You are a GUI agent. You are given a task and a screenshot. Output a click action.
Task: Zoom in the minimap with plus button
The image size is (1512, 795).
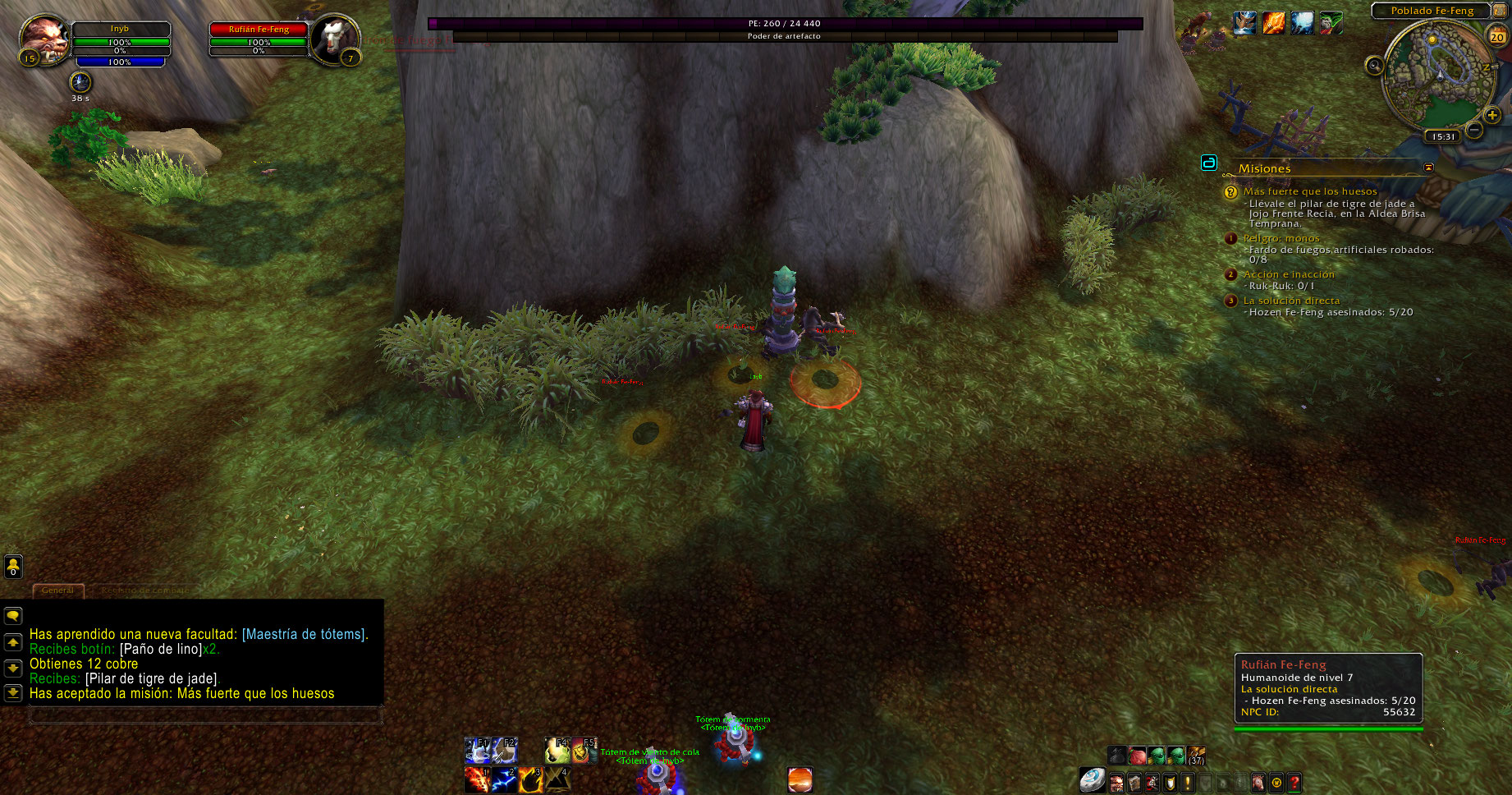1492,115
